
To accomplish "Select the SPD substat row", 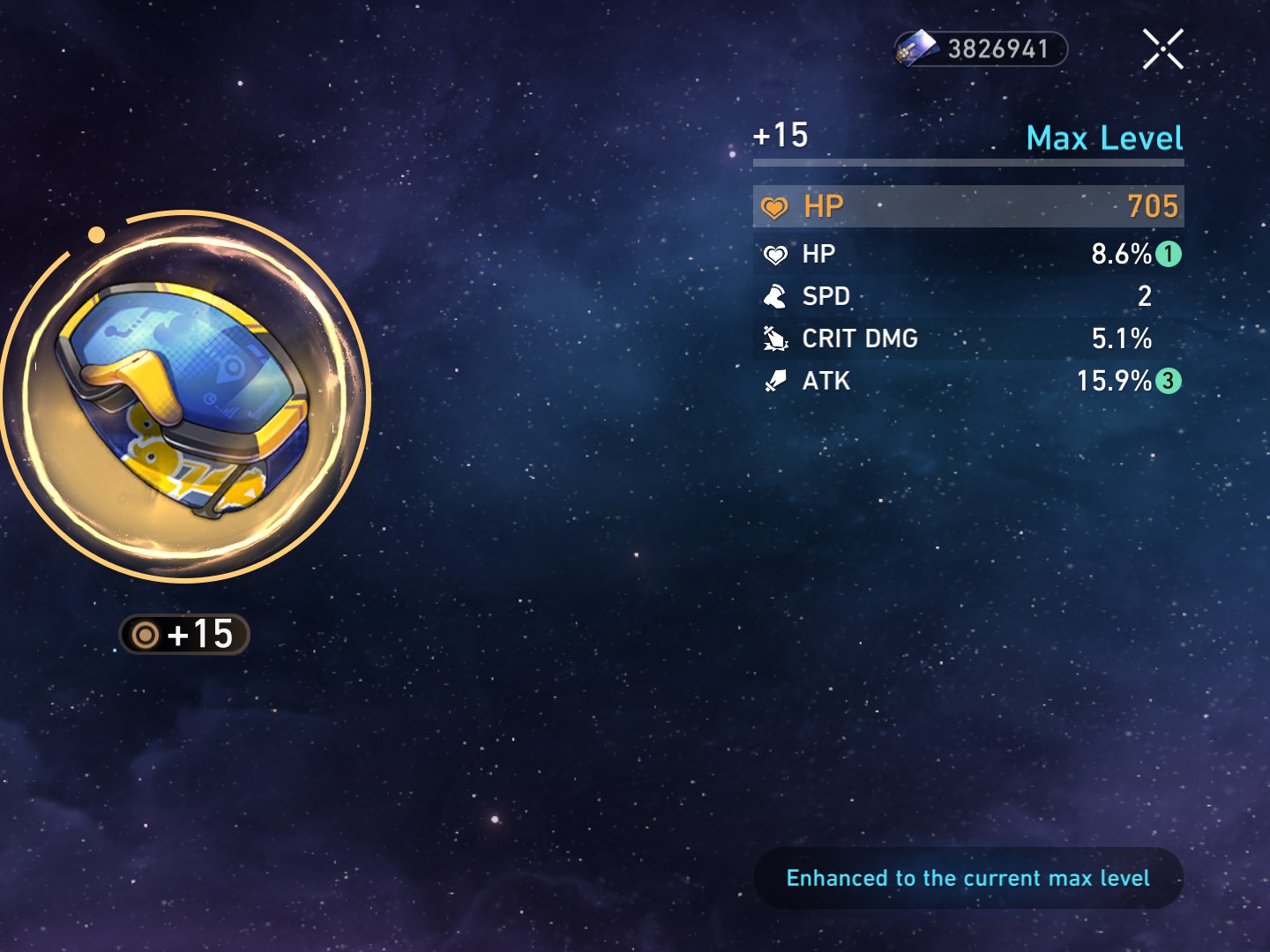I will pyautogui.click(x=968, y=296).
